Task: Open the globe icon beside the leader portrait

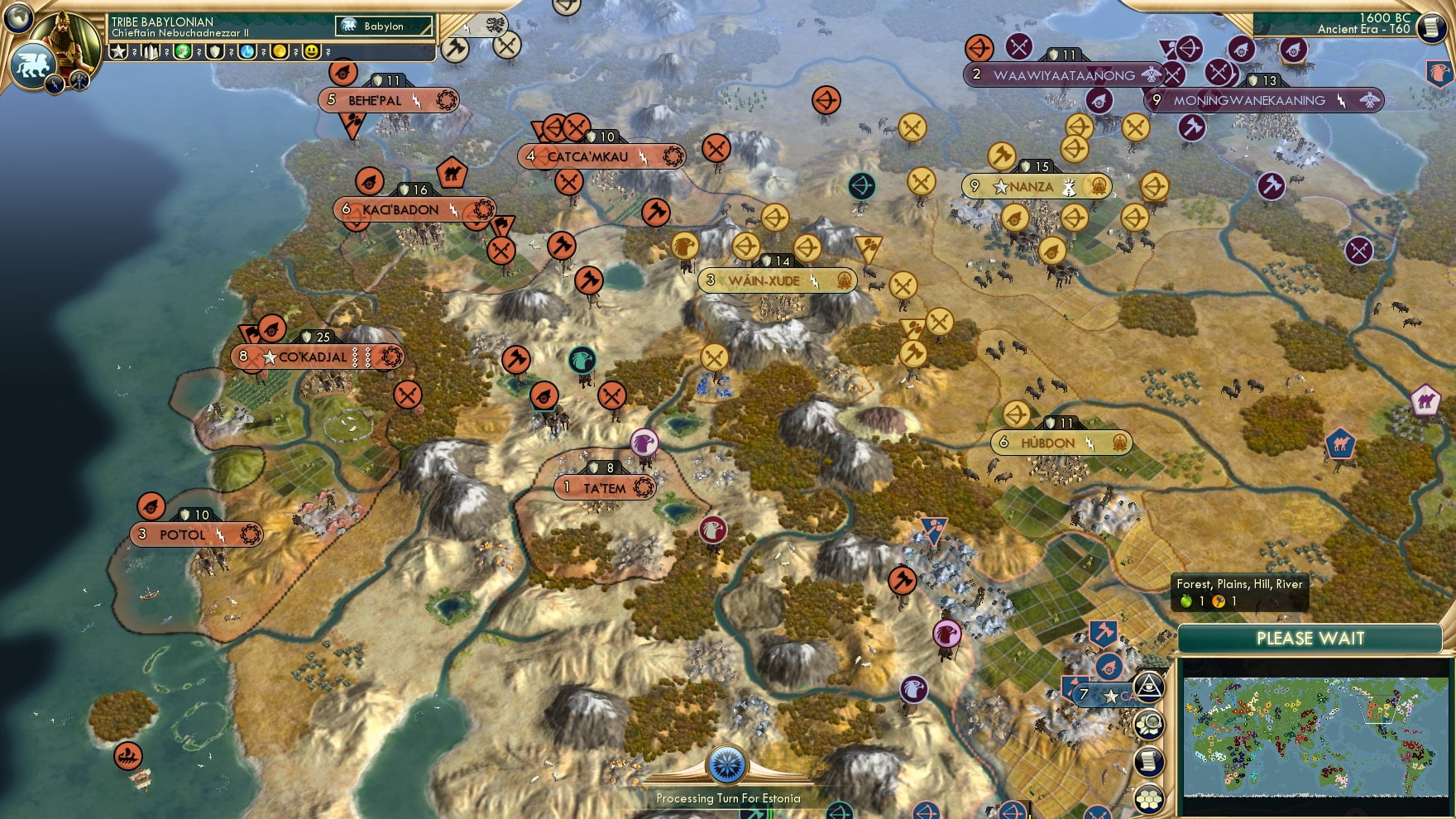Action: tap(17, 17)
